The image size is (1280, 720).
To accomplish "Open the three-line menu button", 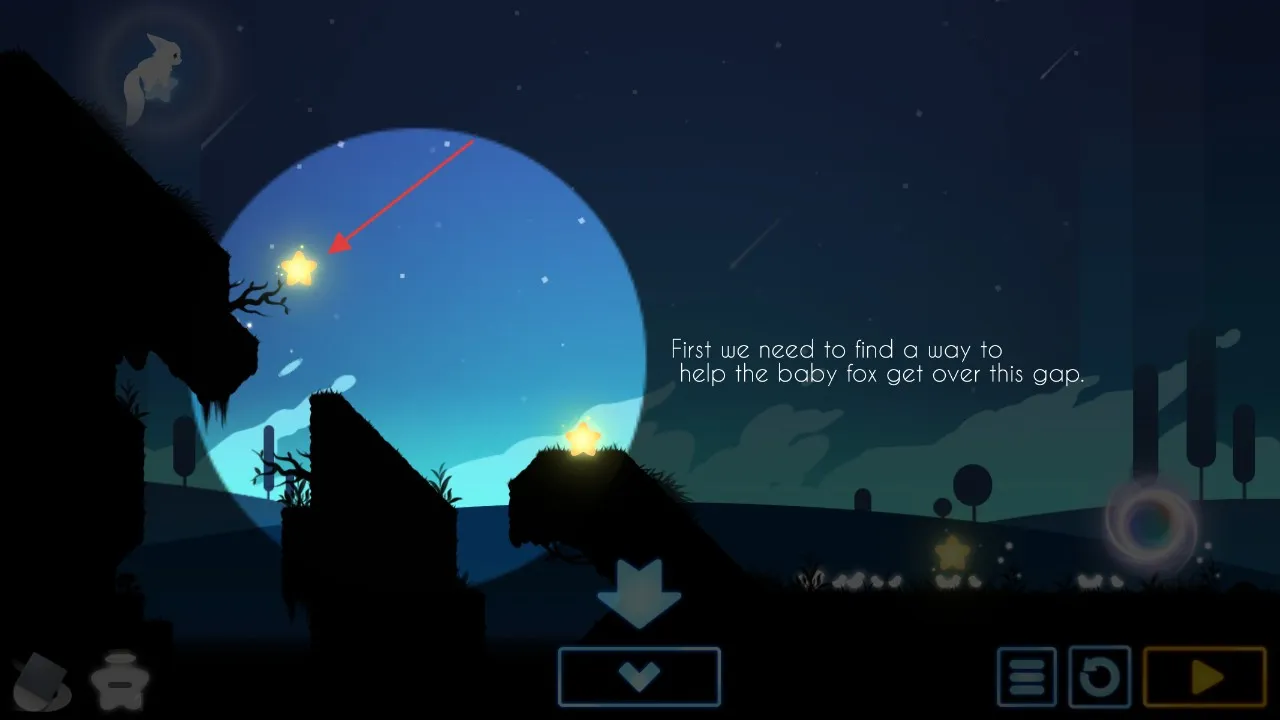I will pyautogui.click(x=1026, y=677).
